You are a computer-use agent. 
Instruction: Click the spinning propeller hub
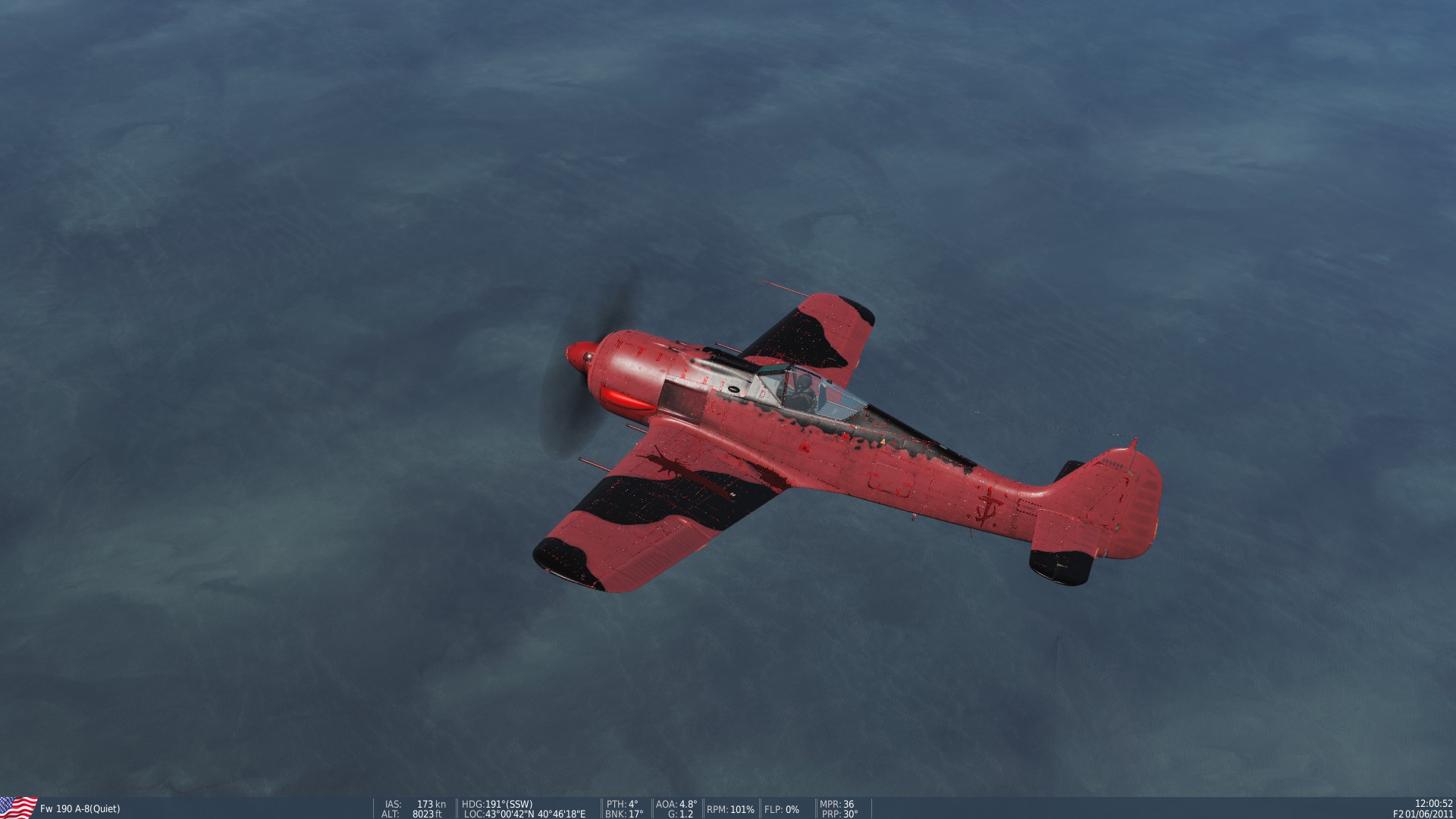[584, 356]
